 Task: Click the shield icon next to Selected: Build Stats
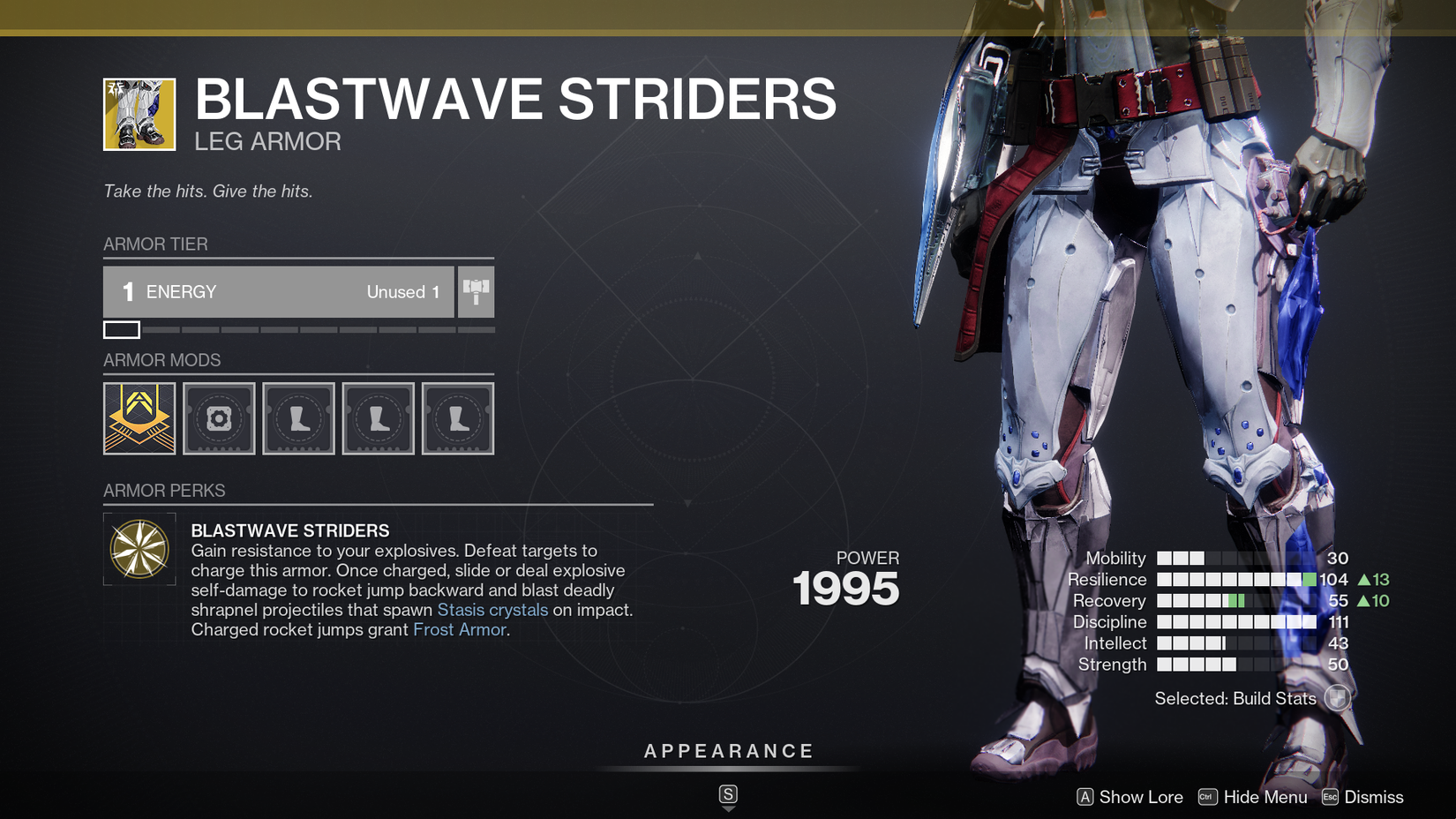[x=1338, y=698]
